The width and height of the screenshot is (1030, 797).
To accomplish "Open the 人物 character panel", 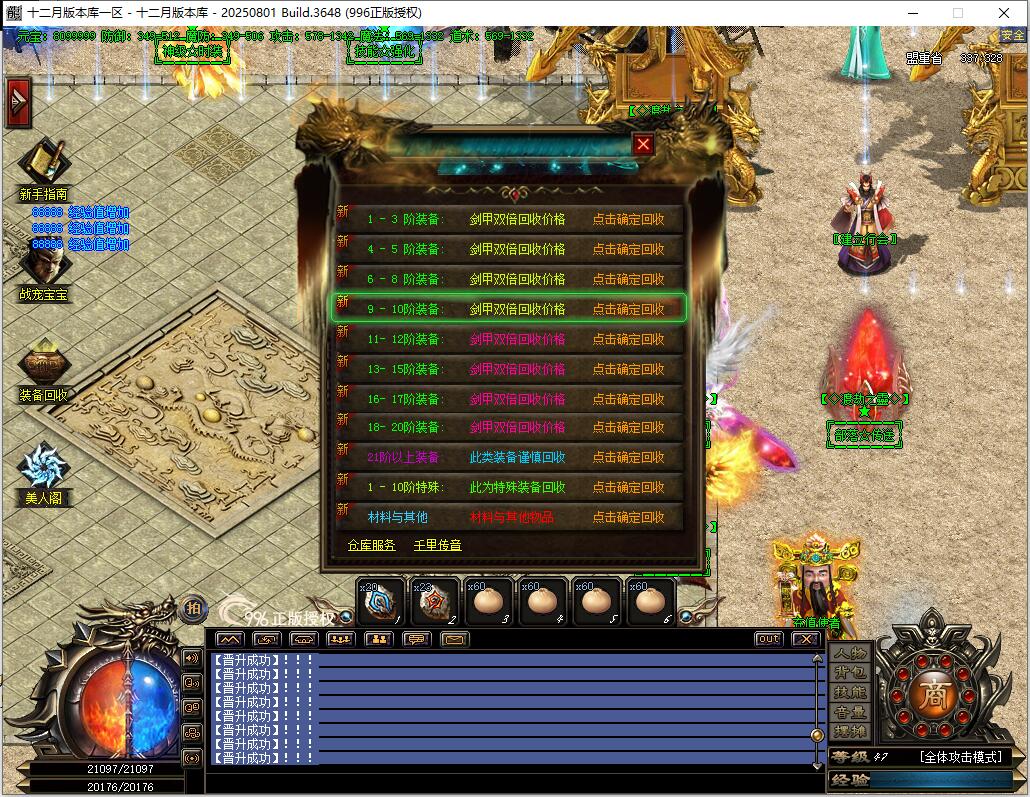I will click(x=851, y=653).
